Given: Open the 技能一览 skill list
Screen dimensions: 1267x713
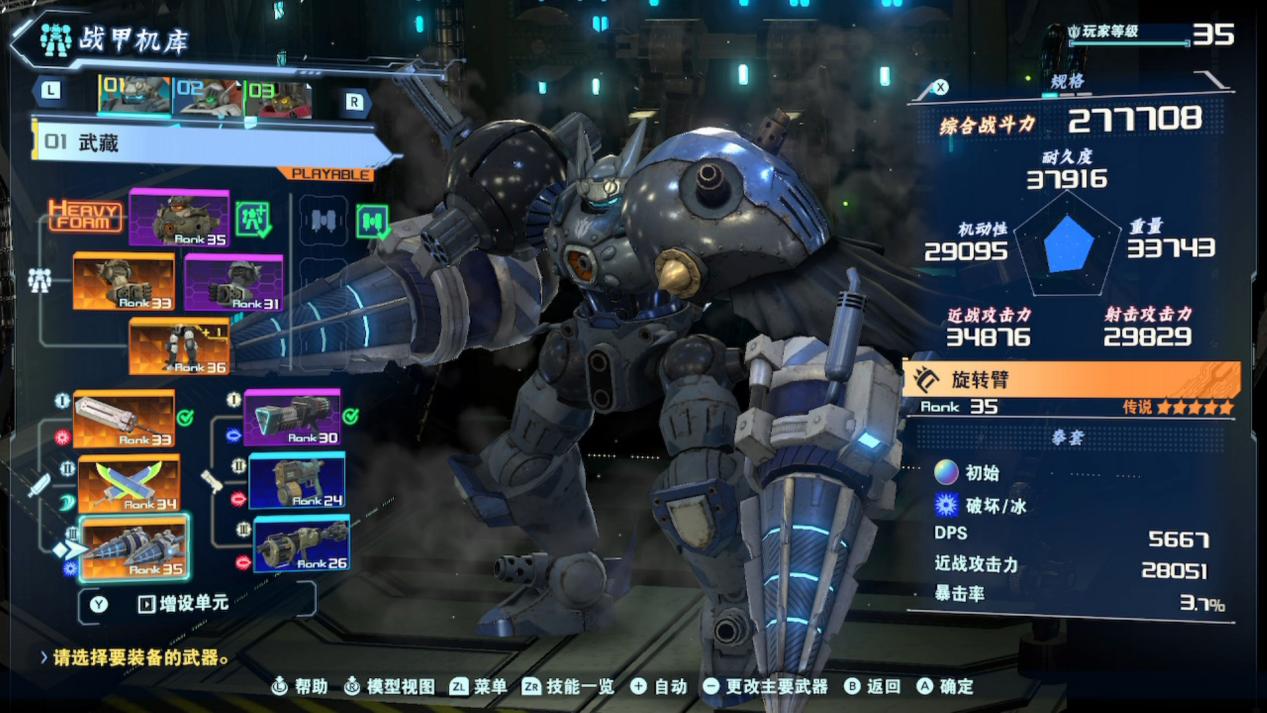Looking at the screenshot, I should (x=572, y=686).
